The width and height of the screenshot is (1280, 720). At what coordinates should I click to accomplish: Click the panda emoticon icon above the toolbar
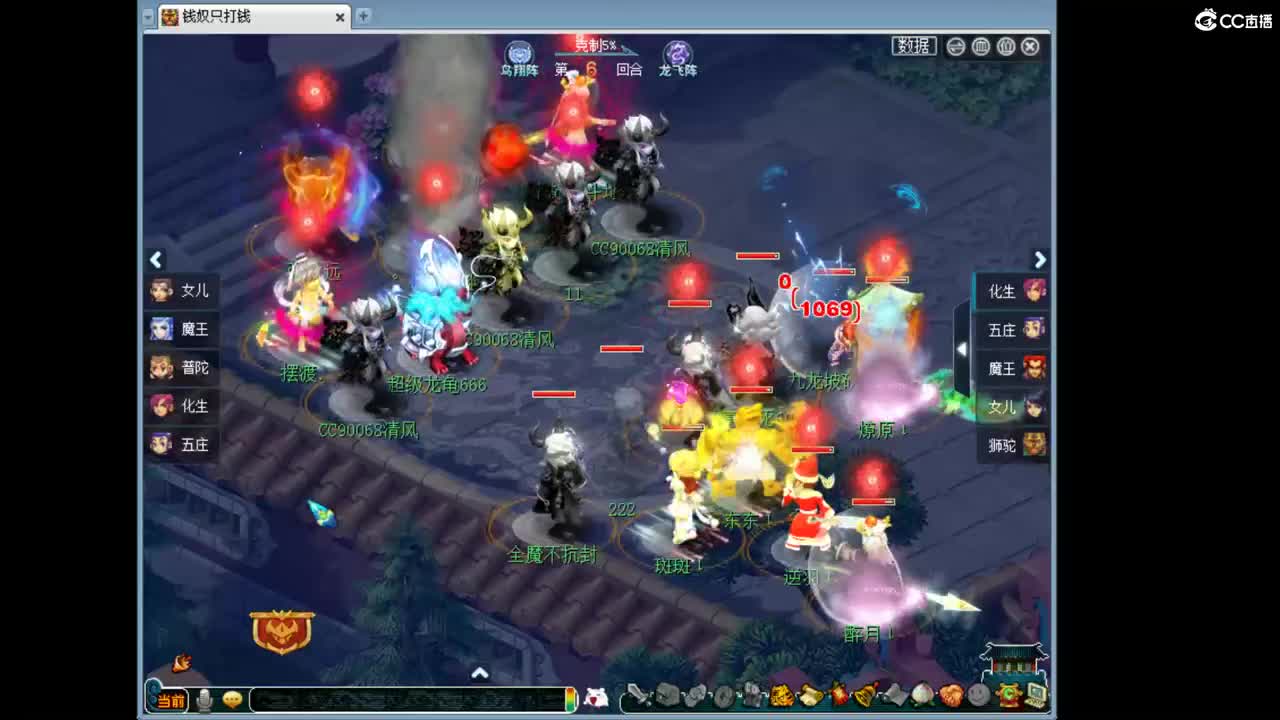click(x=597, y=700)
